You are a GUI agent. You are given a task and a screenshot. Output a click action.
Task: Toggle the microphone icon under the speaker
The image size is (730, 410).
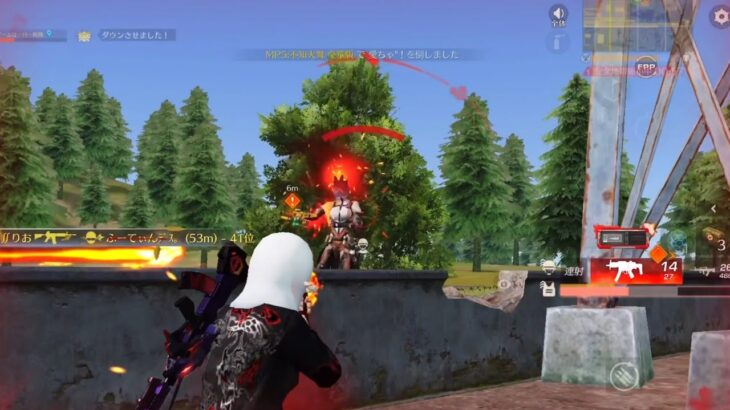(558, 43)
